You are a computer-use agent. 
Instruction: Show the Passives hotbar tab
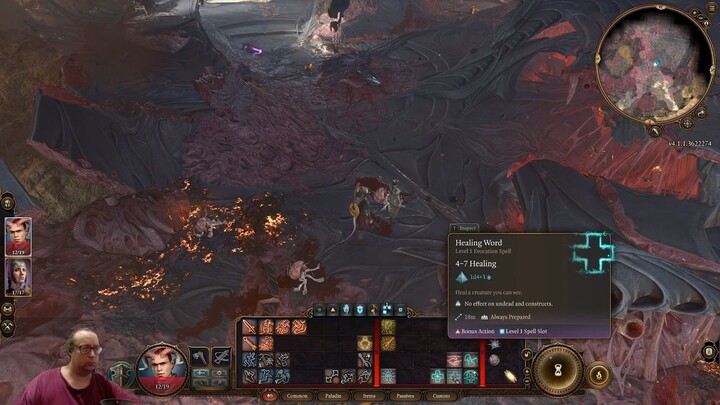click(x=405, y=396)
